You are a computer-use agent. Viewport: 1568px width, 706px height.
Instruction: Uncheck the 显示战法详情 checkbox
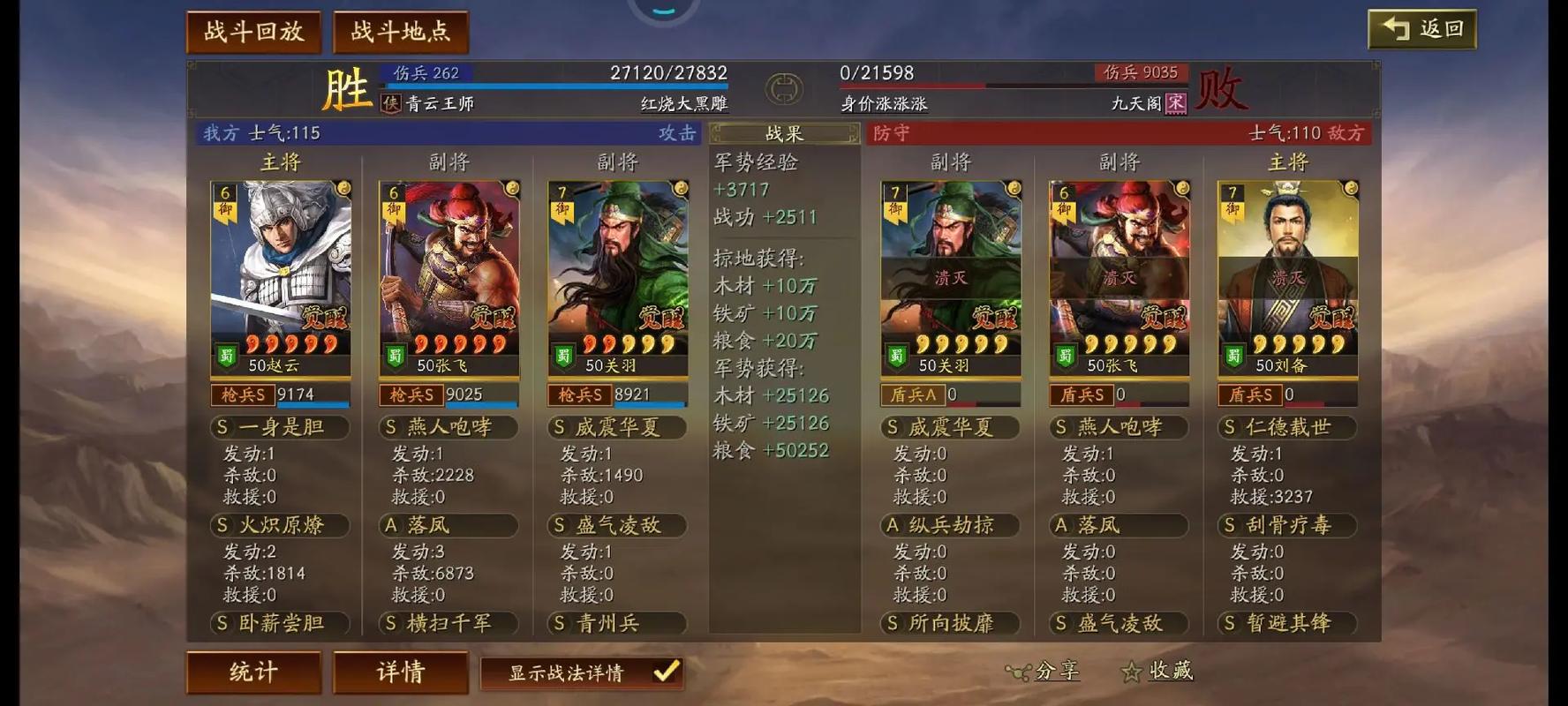[663, 673]
